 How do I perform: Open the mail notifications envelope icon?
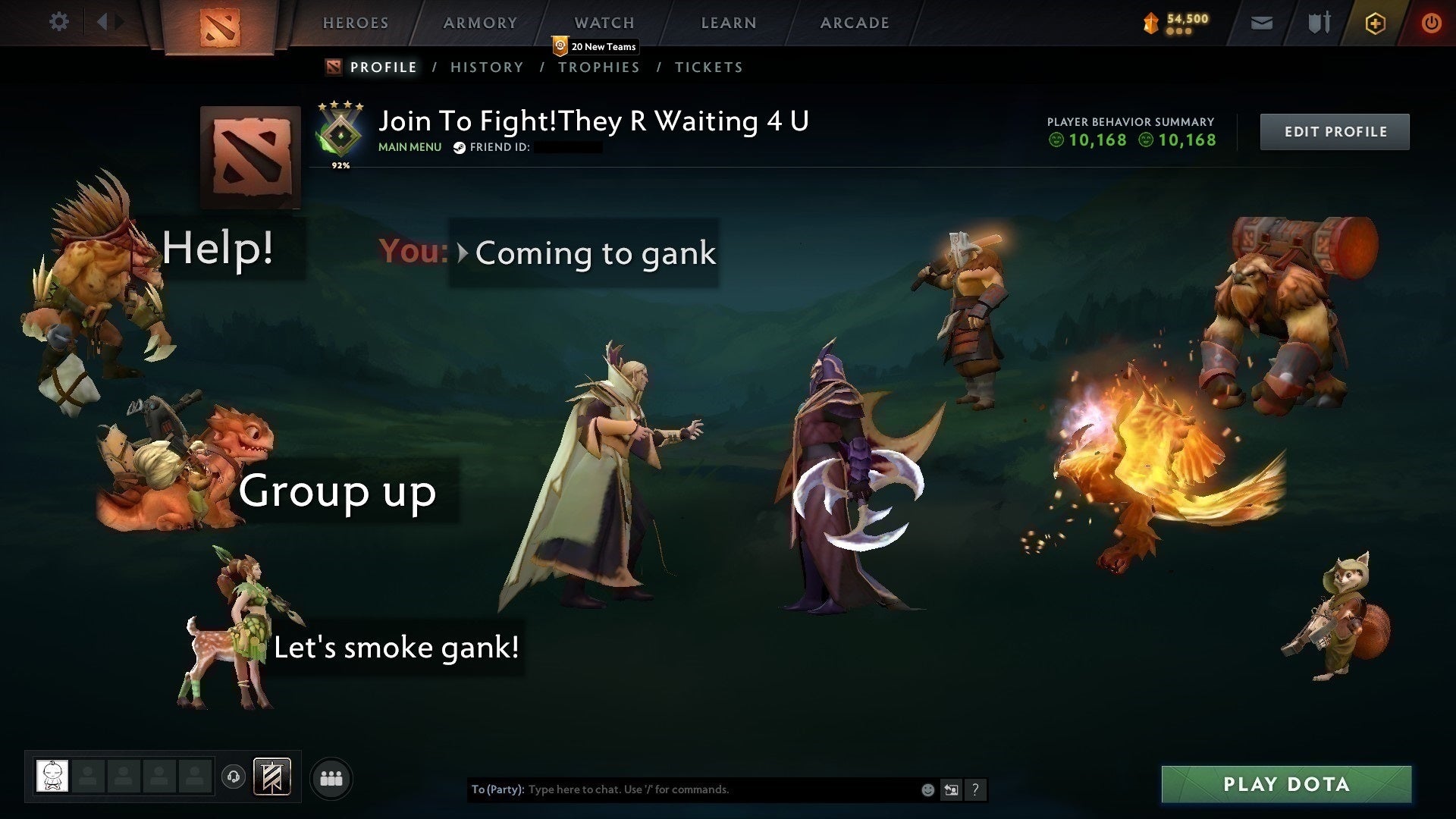(1261, 22)
